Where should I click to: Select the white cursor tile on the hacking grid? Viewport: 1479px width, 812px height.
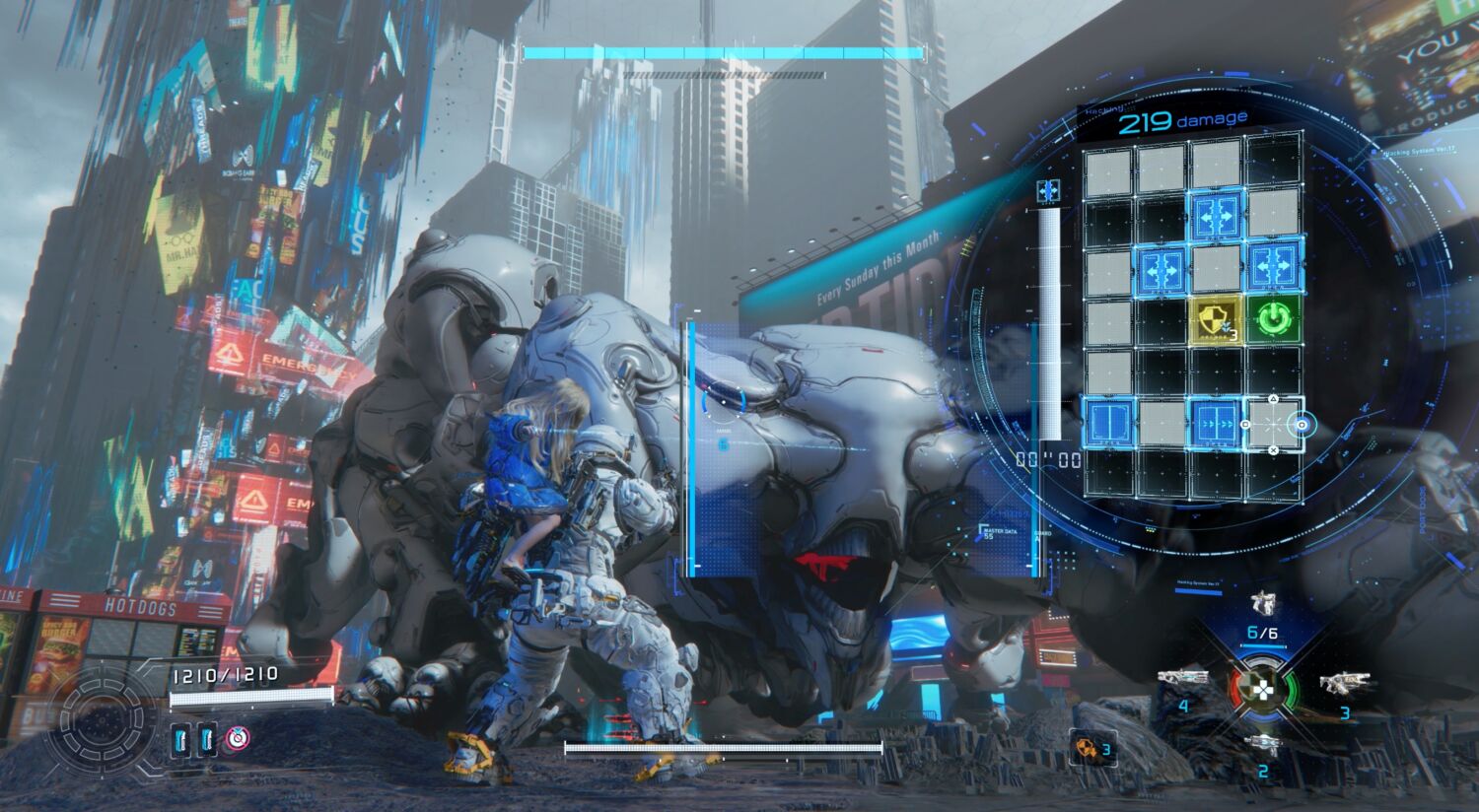click(1273, 424)
